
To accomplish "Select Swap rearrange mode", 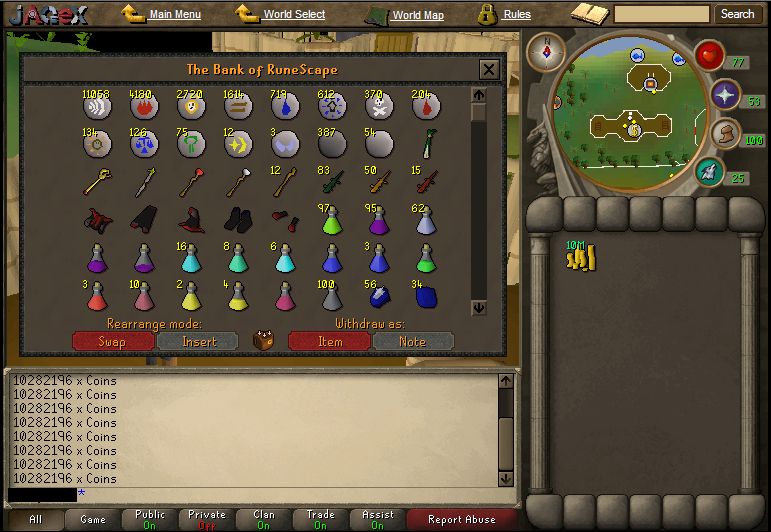I will click(113, 341).
